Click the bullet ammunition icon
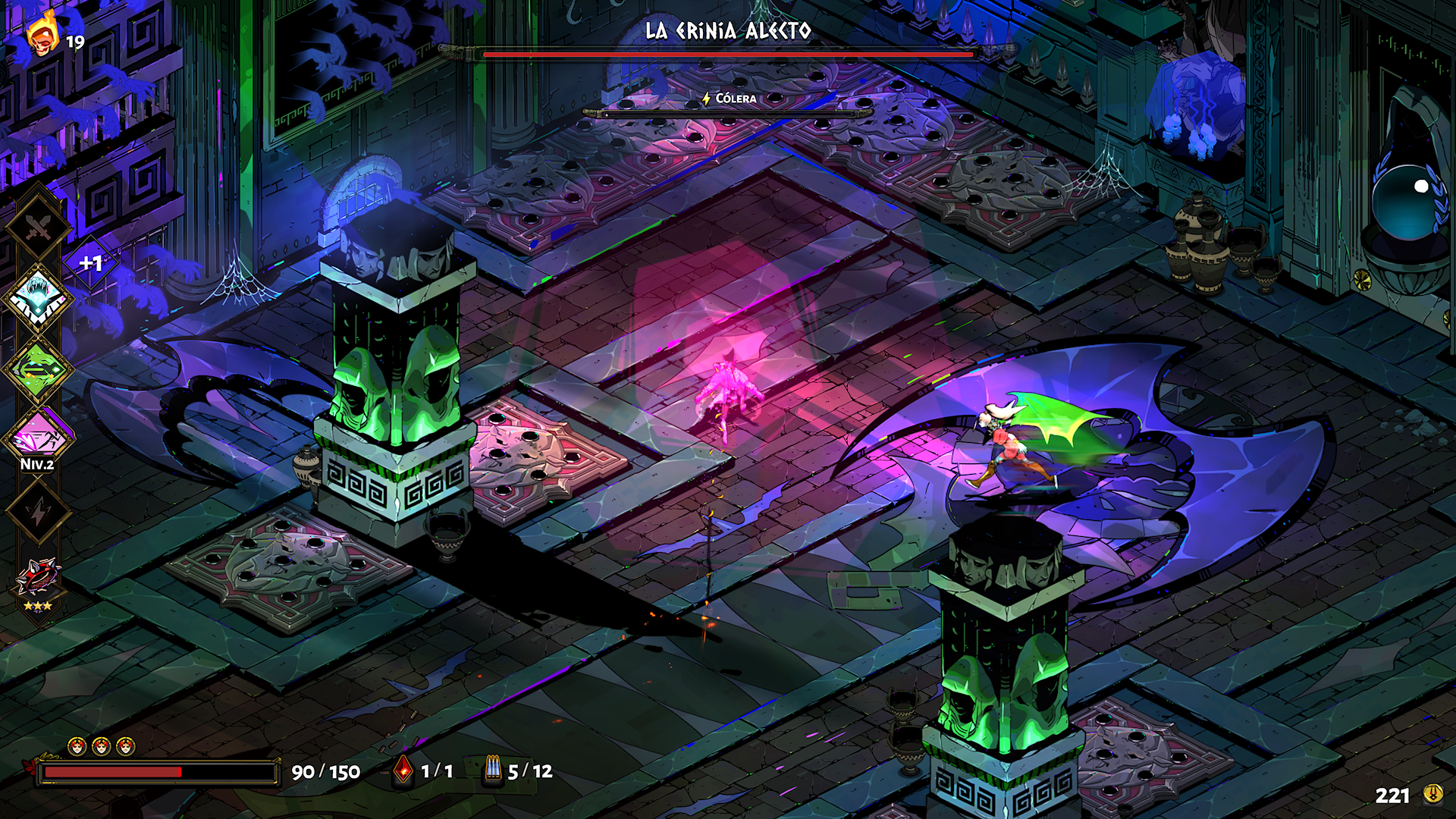Viewport: 1456px width, 819px height. coord(493,770)
